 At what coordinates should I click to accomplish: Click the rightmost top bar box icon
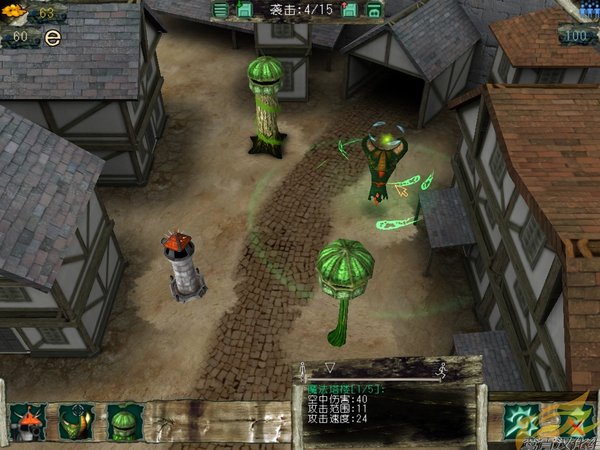point(373,10)
